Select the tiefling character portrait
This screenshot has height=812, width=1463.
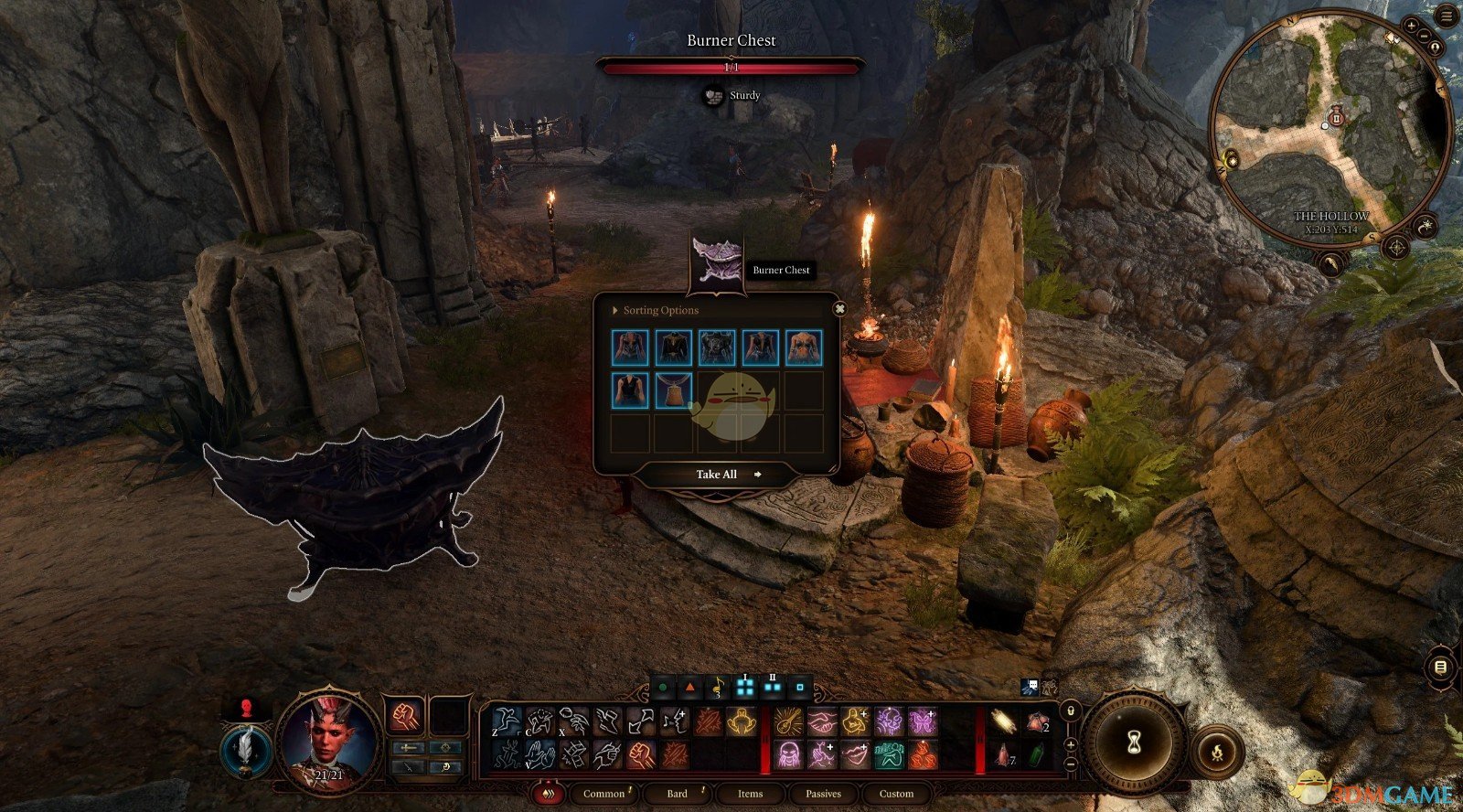click(x=328, y=738)
